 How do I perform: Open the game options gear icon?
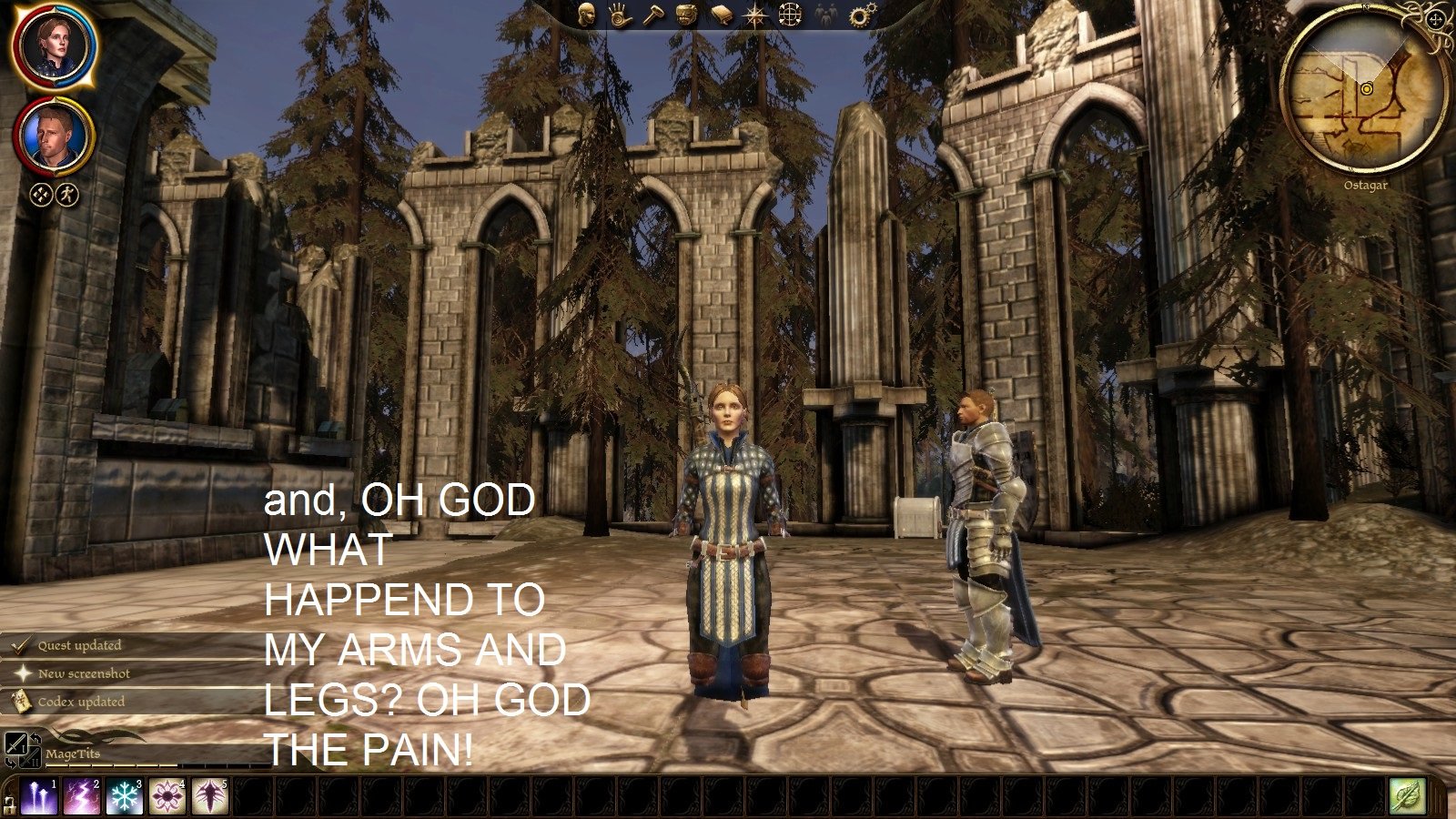[860, 15]
